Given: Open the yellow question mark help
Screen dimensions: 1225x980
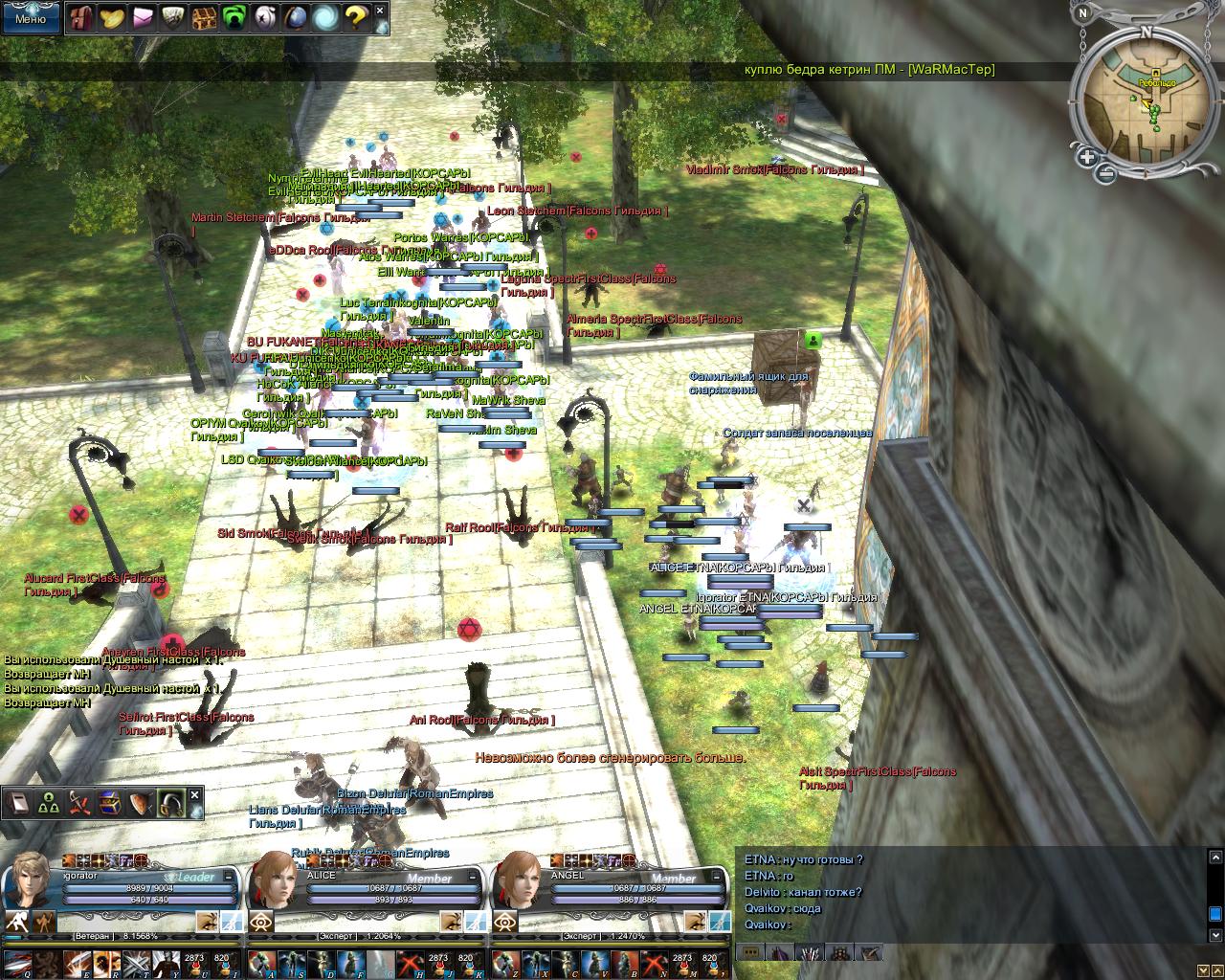Looking at the screenshot, I should coord(356,17).
